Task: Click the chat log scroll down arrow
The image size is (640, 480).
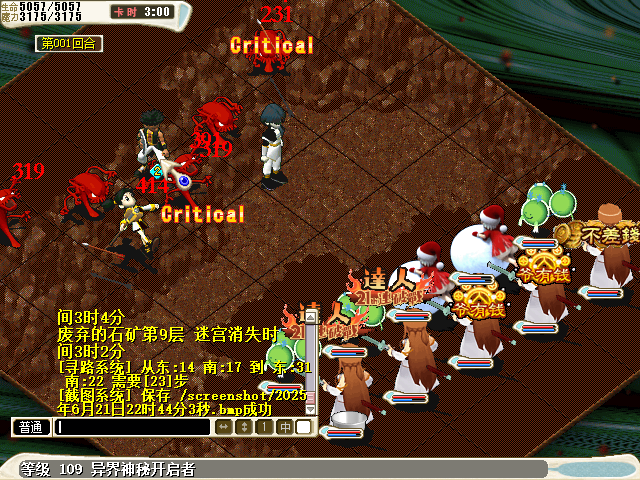Action: coord(310,409)
